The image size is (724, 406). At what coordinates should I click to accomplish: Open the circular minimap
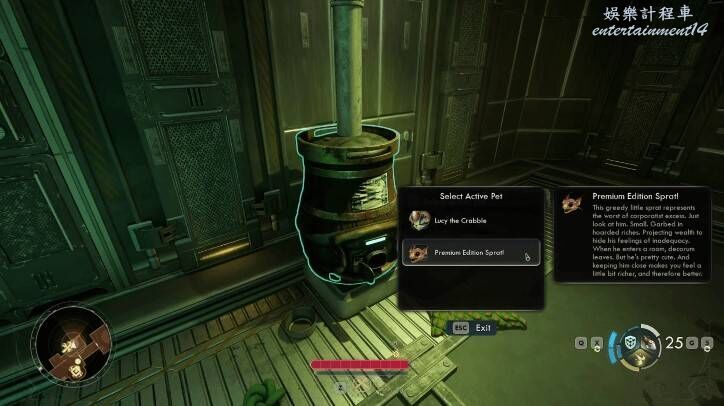point(70,345)
